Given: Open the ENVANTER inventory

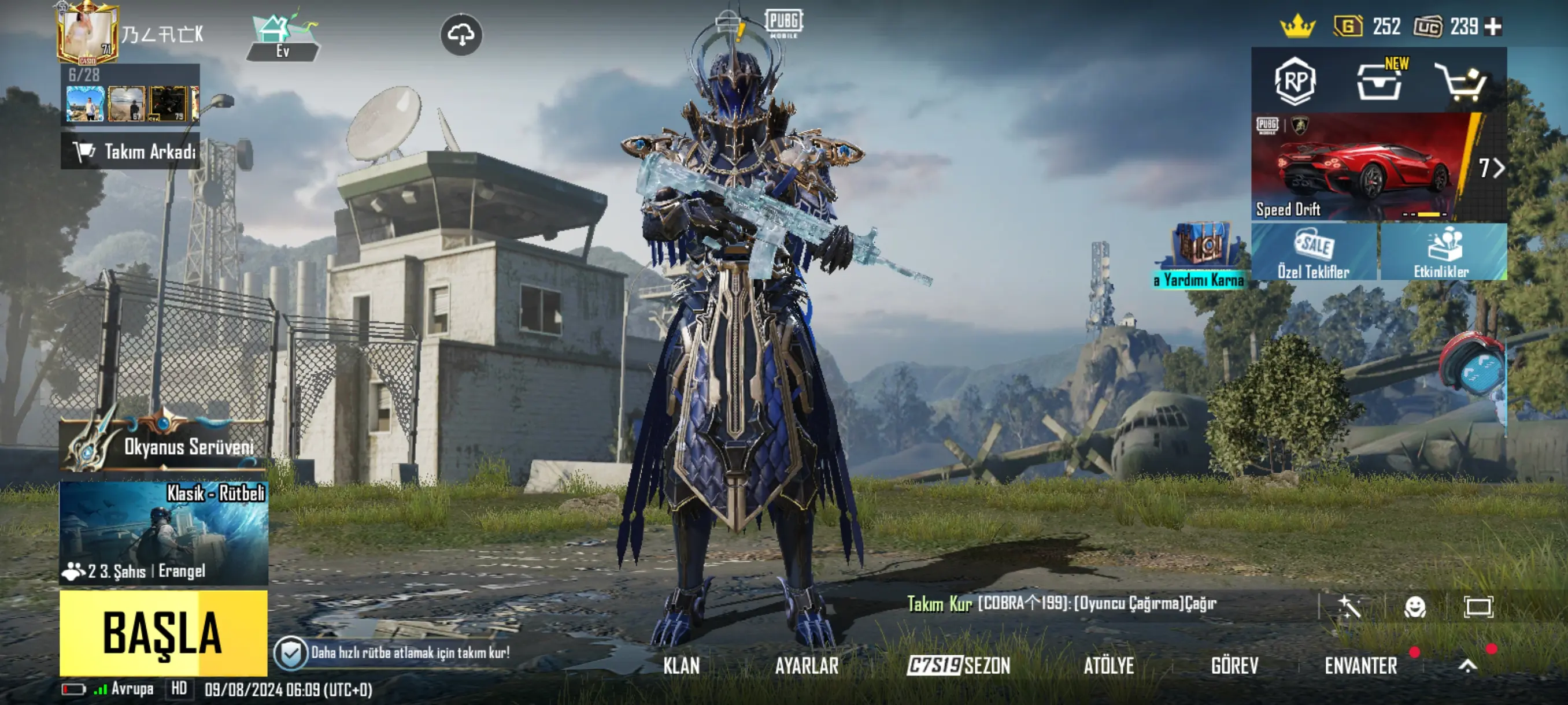Looking at the screenshot, I should 1360,666.
